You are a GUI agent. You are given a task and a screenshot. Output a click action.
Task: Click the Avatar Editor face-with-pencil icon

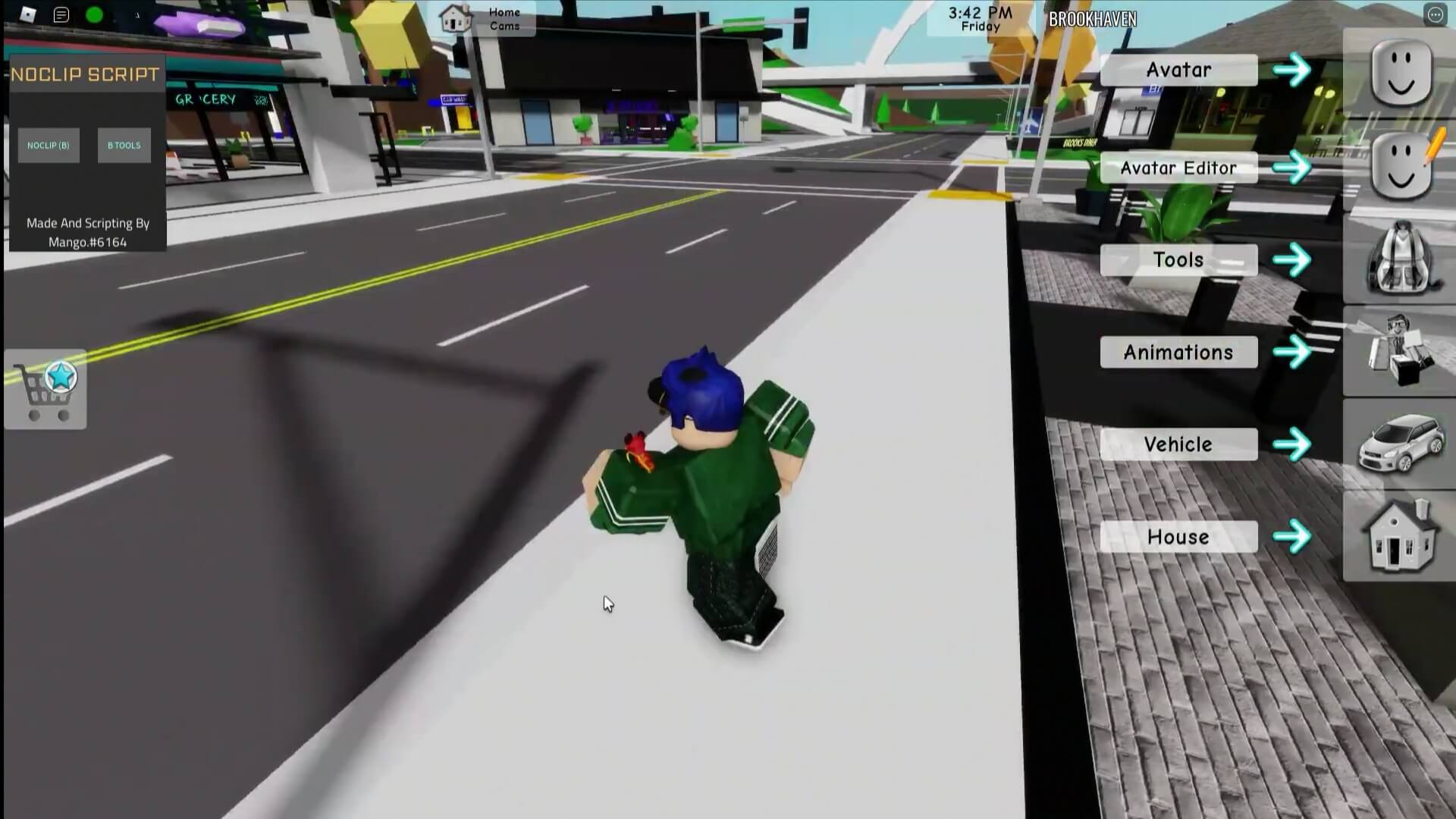1401,165
